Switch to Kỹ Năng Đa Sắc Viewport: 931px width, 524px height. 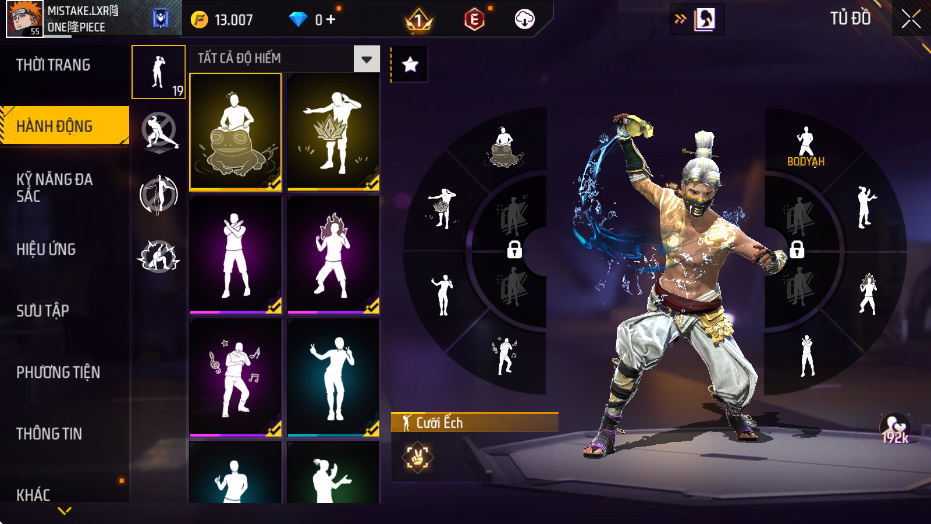55,187
